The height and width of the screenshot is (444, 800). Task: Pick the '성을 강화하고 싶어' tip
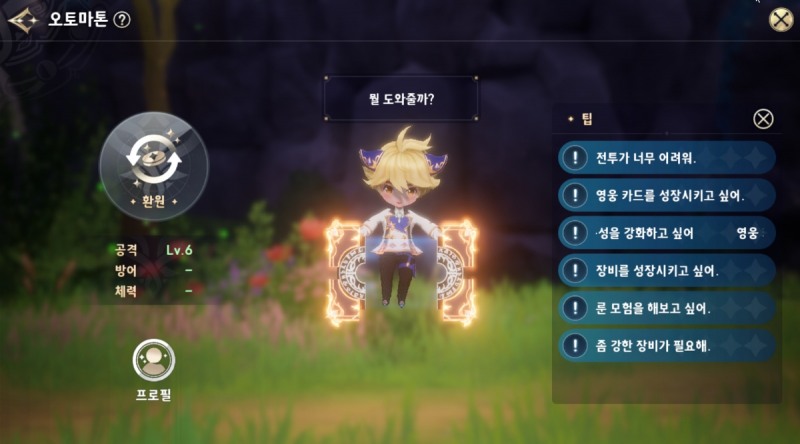pos(668,232)
